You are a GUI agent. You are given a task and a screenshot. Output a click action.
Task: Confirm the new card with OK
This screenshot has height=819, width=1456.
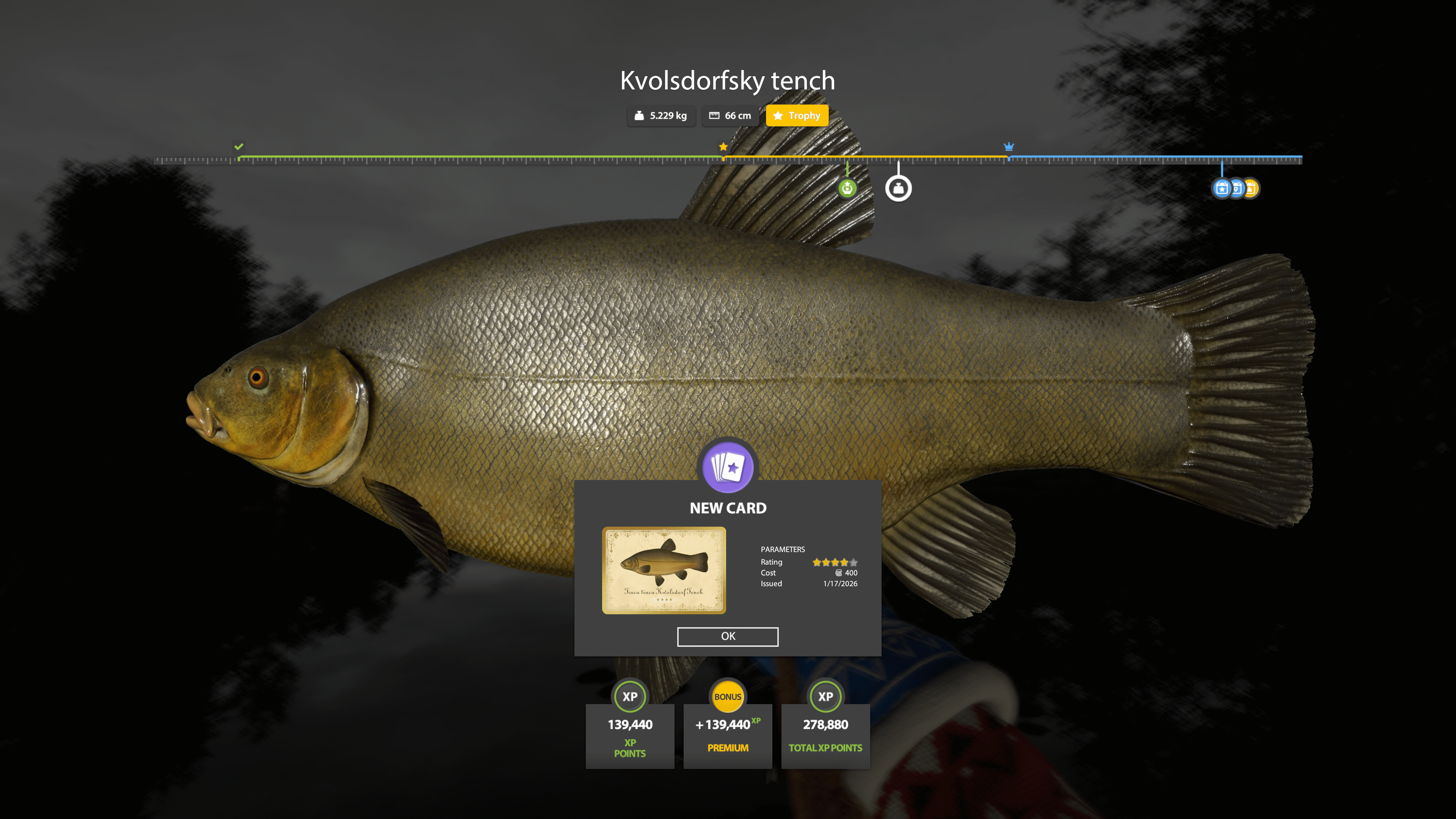click(728, 637)
